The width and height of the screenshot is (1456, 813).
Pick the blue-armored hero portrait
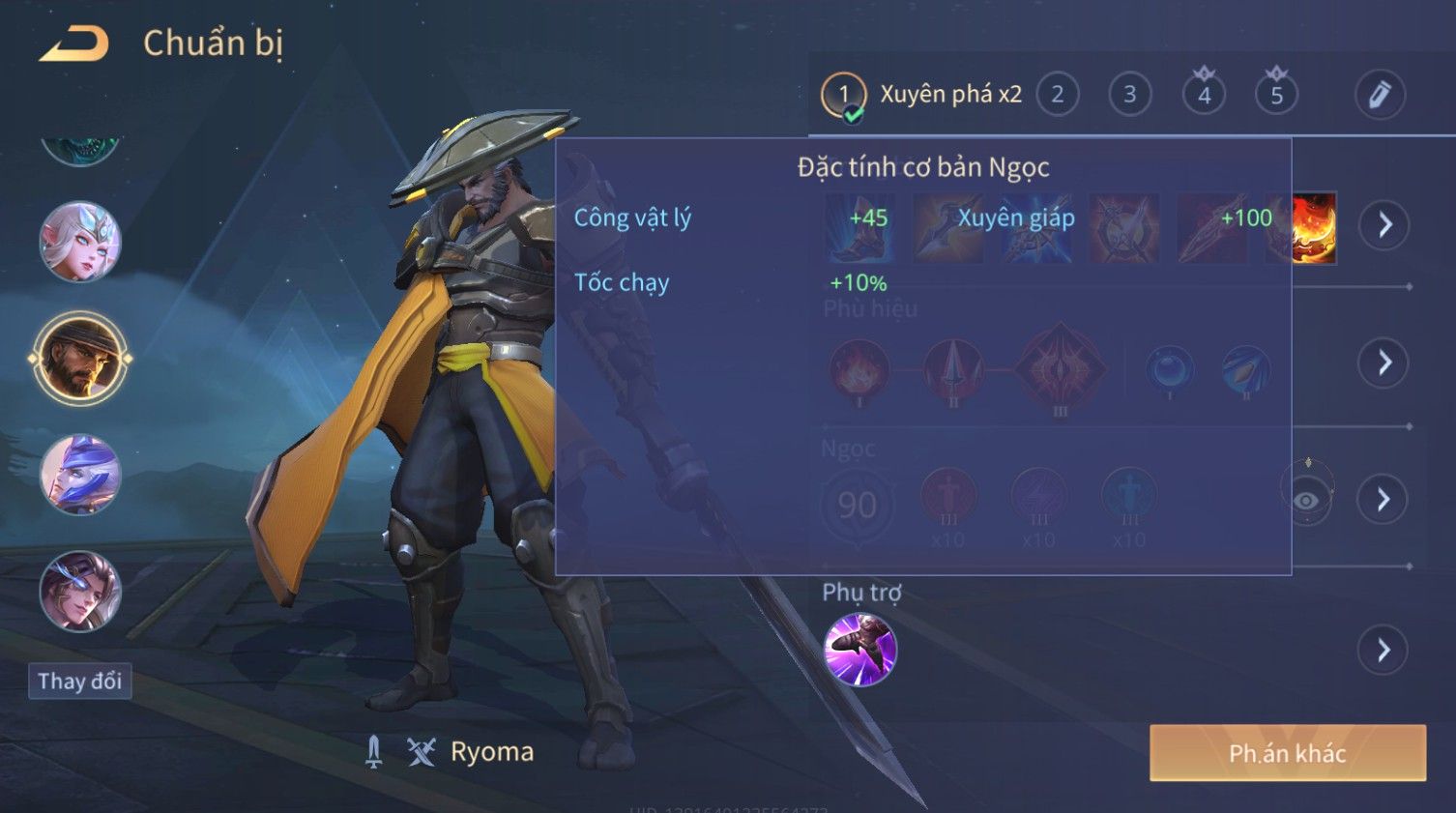(80, 475)
